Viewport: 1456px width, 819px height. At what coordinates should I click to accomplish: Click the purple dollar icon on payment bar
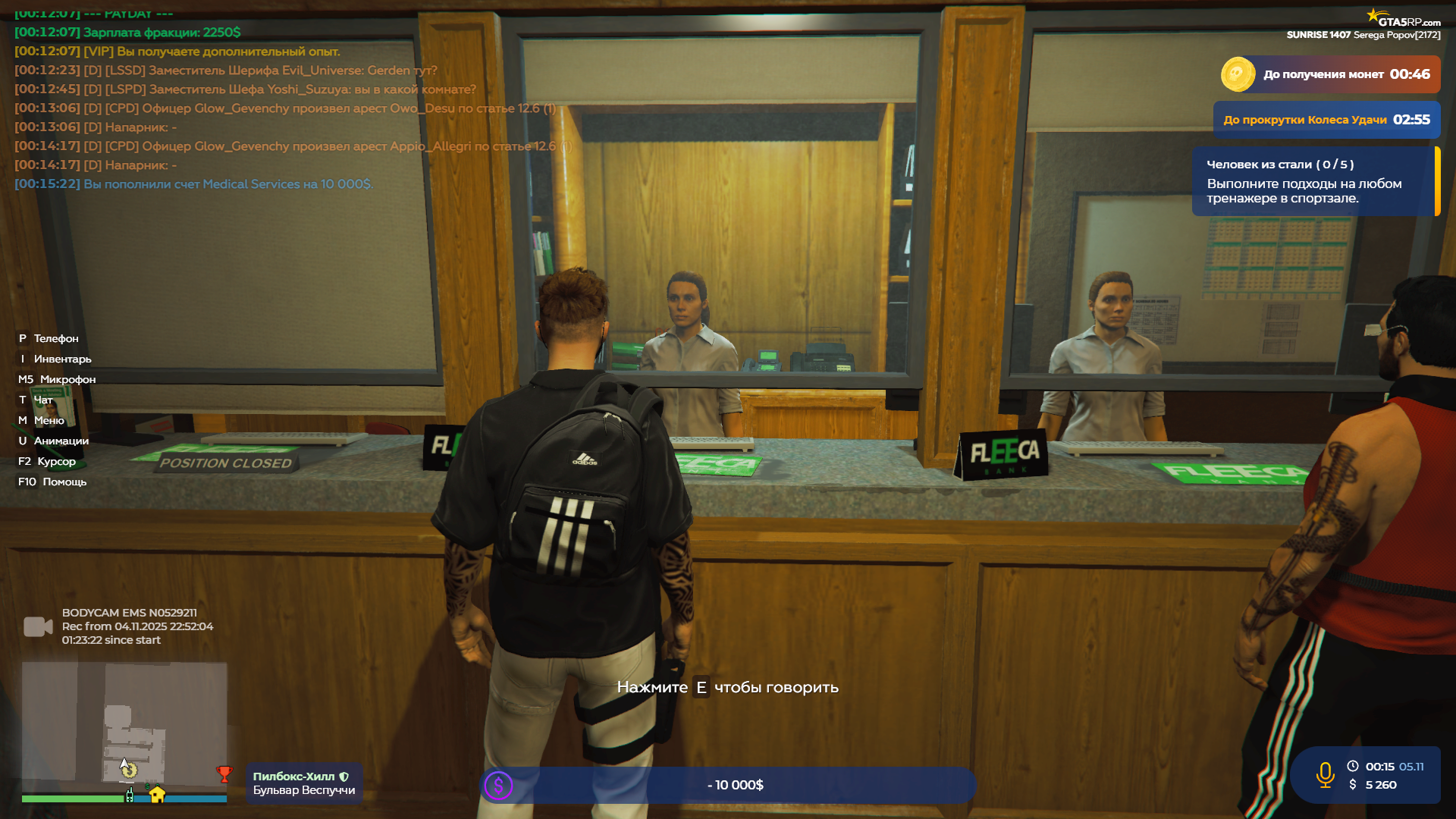[x=499, y=786]
